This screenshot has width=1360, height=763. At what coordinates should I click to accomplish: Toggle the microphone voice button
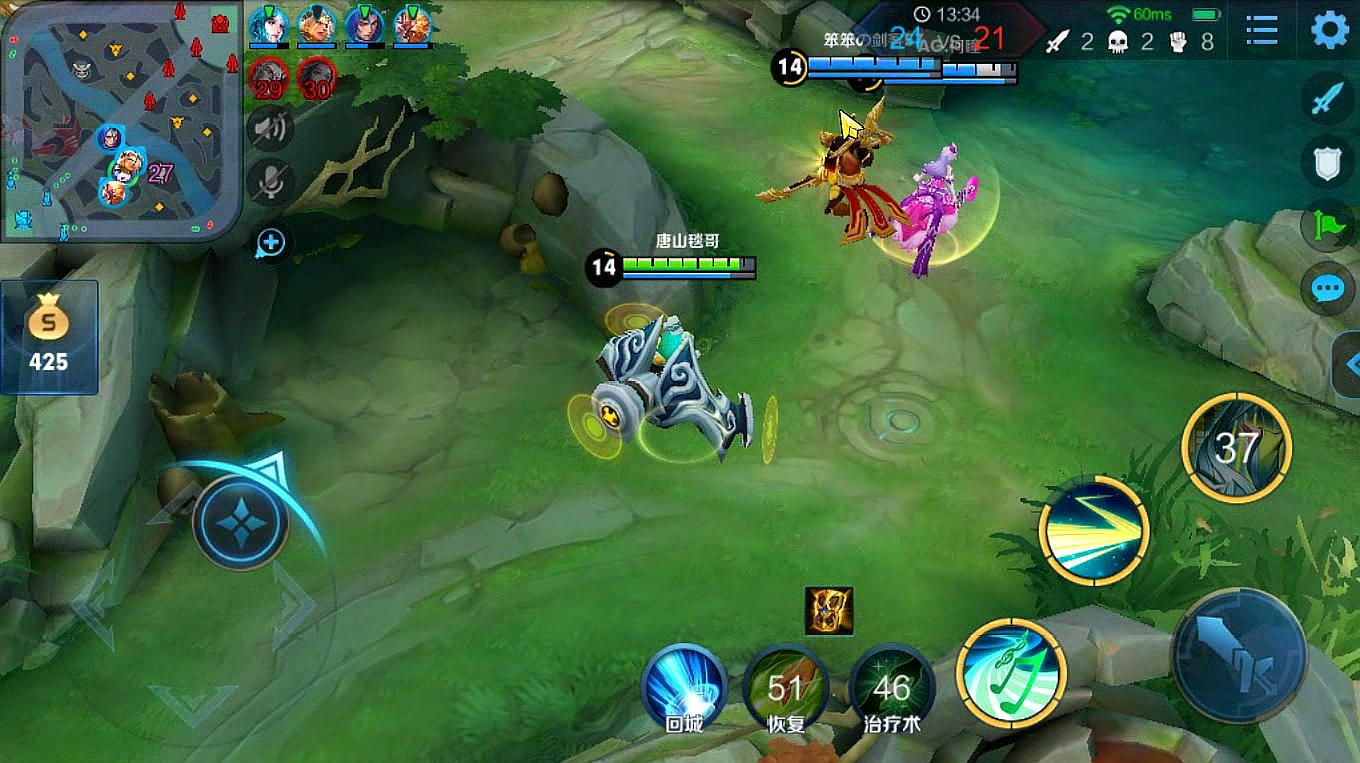click(270, 182)
